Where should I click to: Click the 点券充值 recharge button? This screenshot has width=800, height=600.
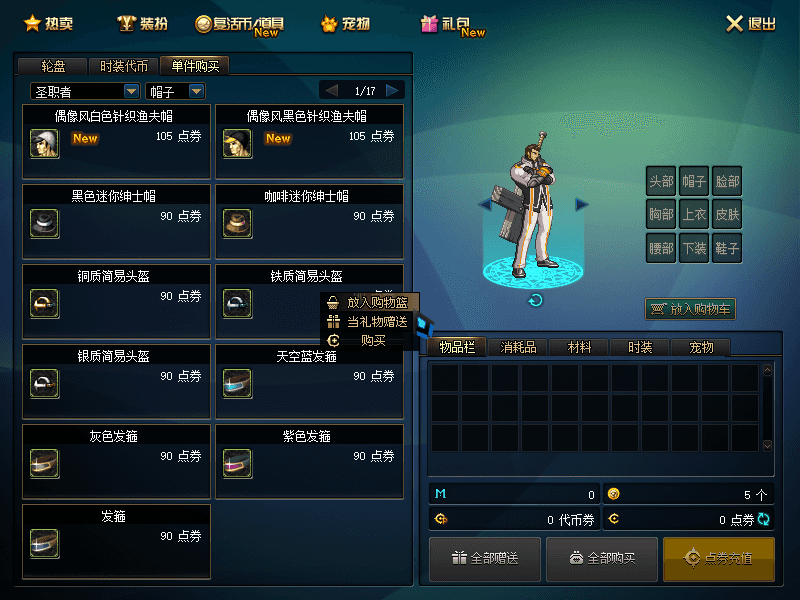[x=718, y=558]
